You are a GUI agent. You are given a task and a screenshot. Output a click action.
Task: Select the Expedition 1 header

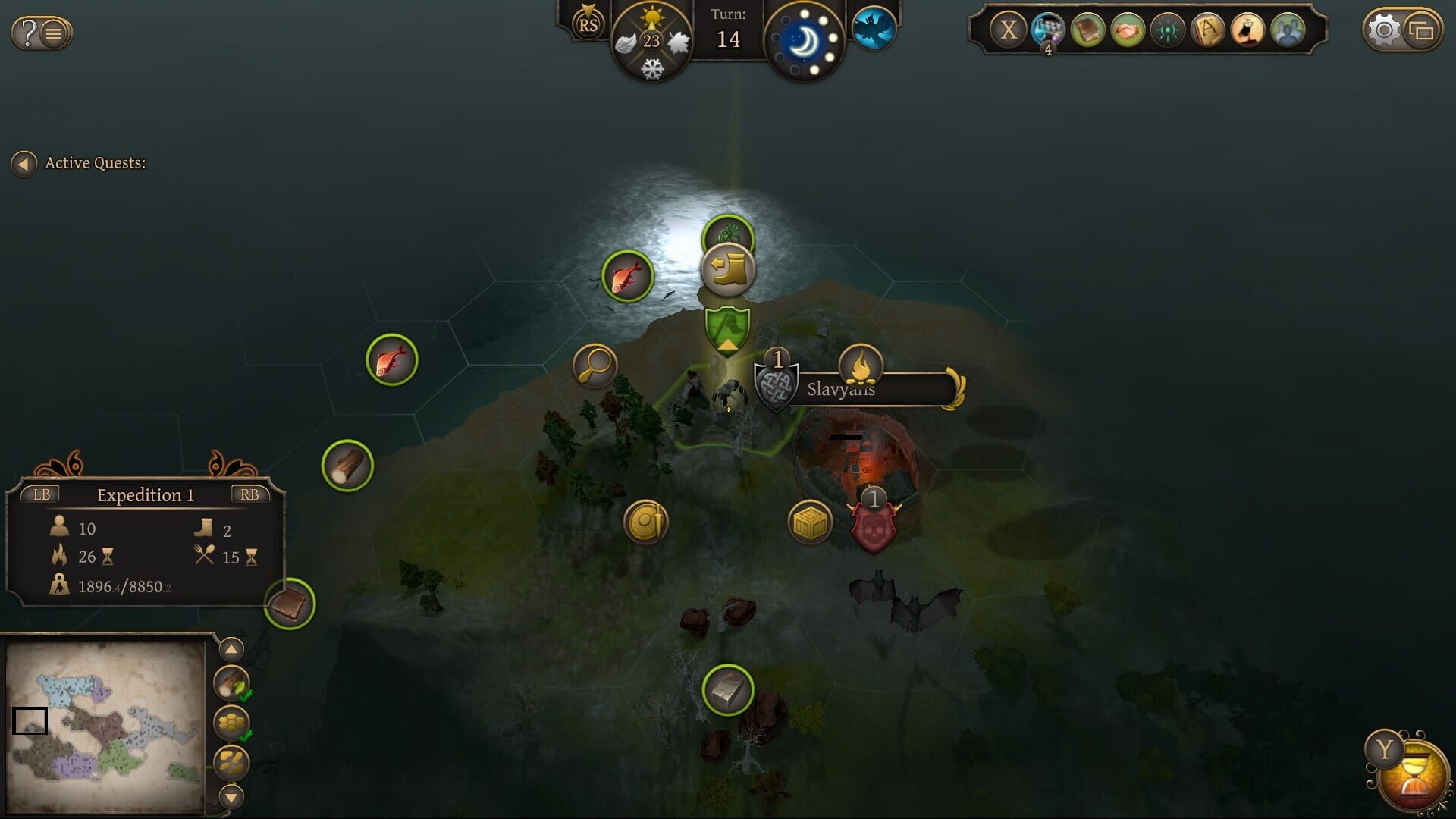146,494
